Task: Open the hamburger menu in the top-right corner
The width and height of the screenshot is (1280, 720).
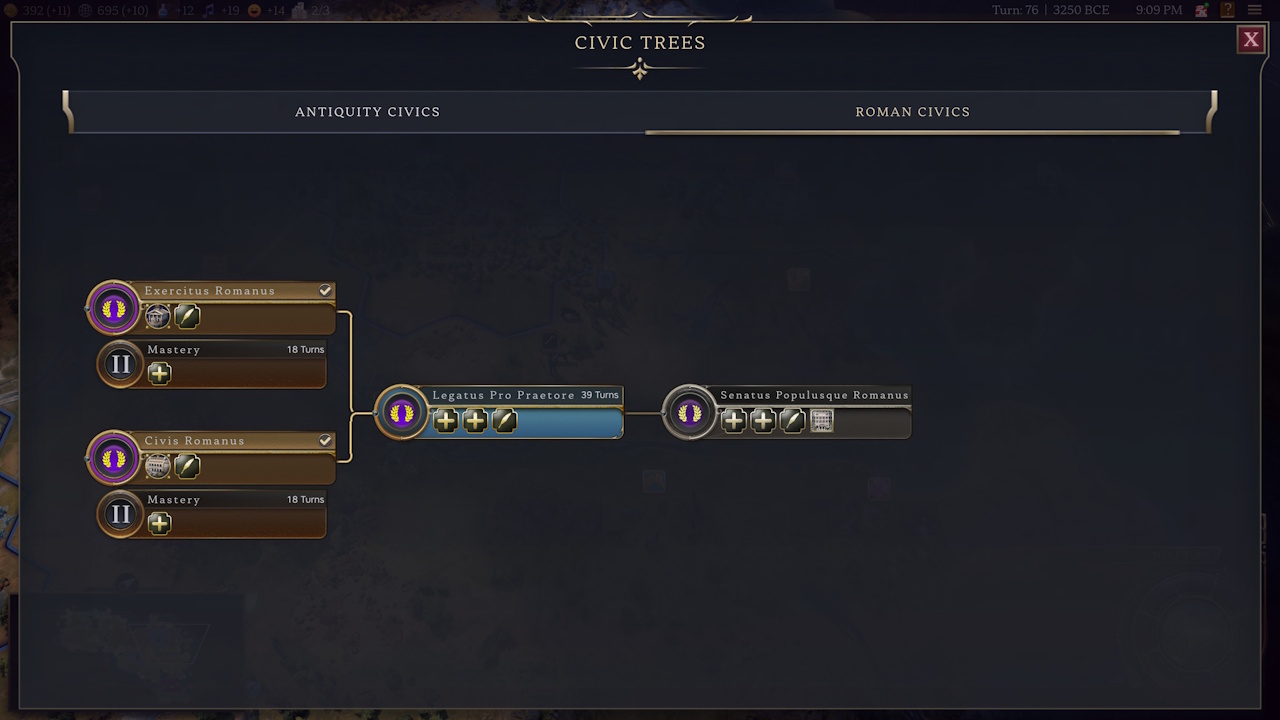Action: (1254, 10)
